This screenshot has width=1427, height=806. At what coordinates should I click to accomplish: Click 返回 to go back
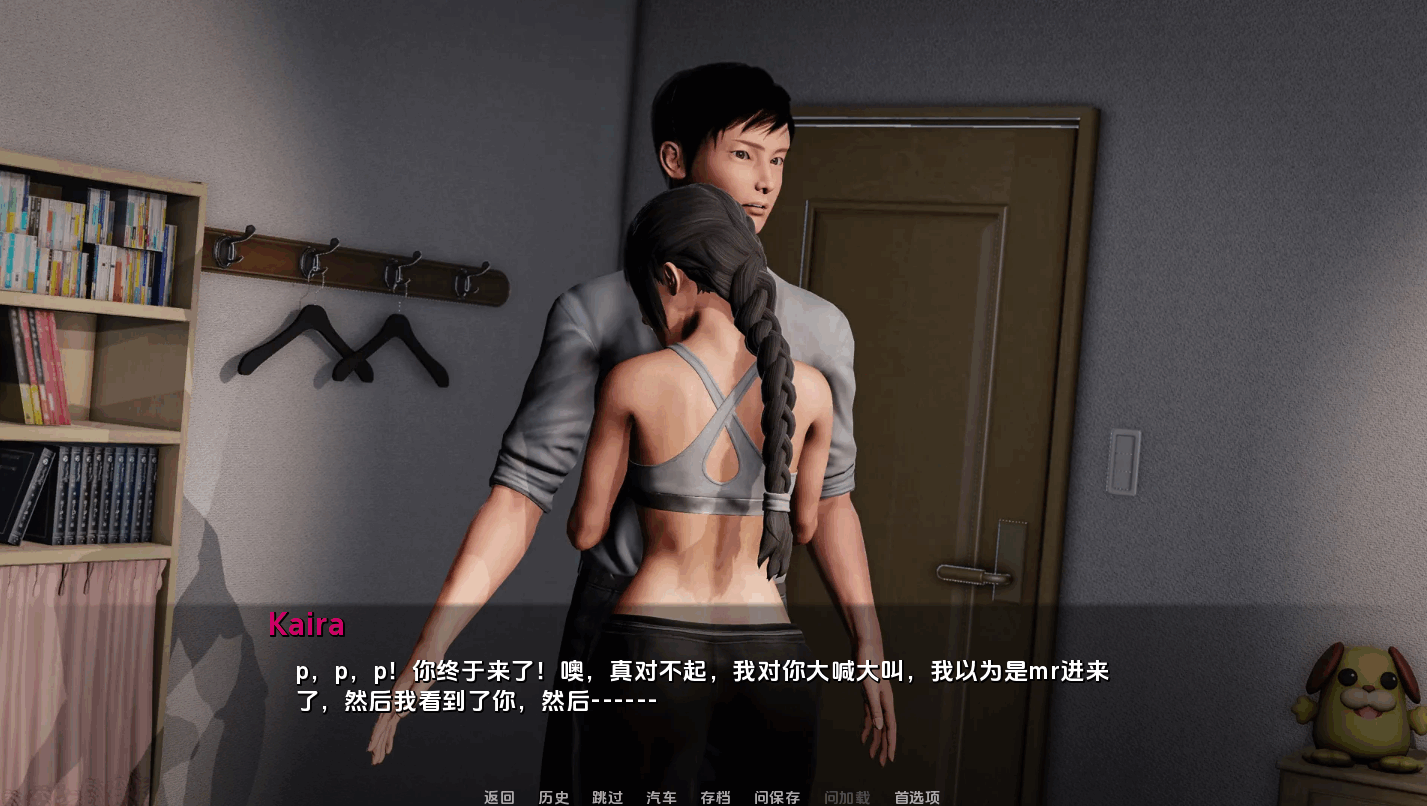tap(497, 798)
